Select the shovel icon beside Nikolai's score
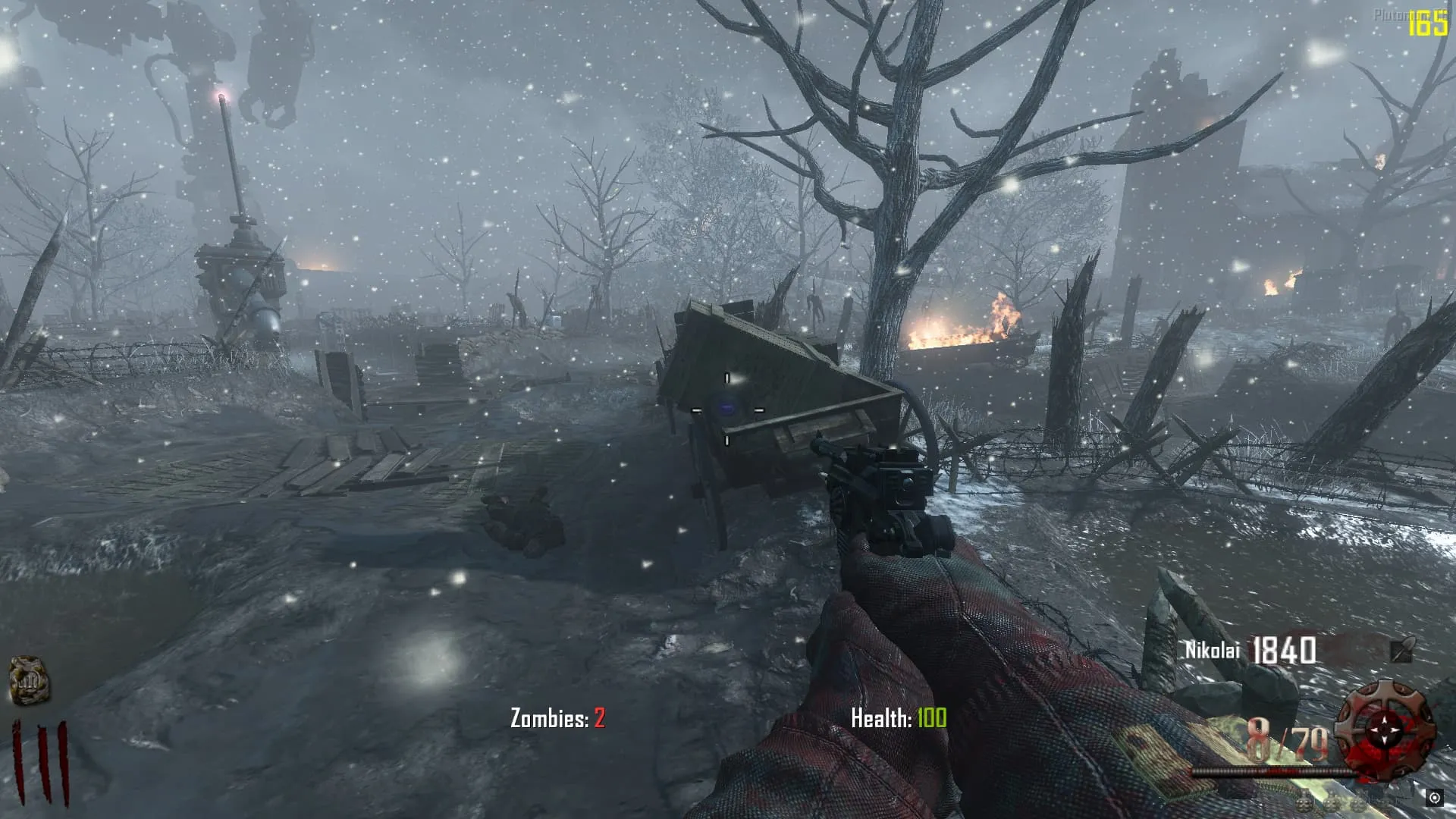 coord(1401,651)
